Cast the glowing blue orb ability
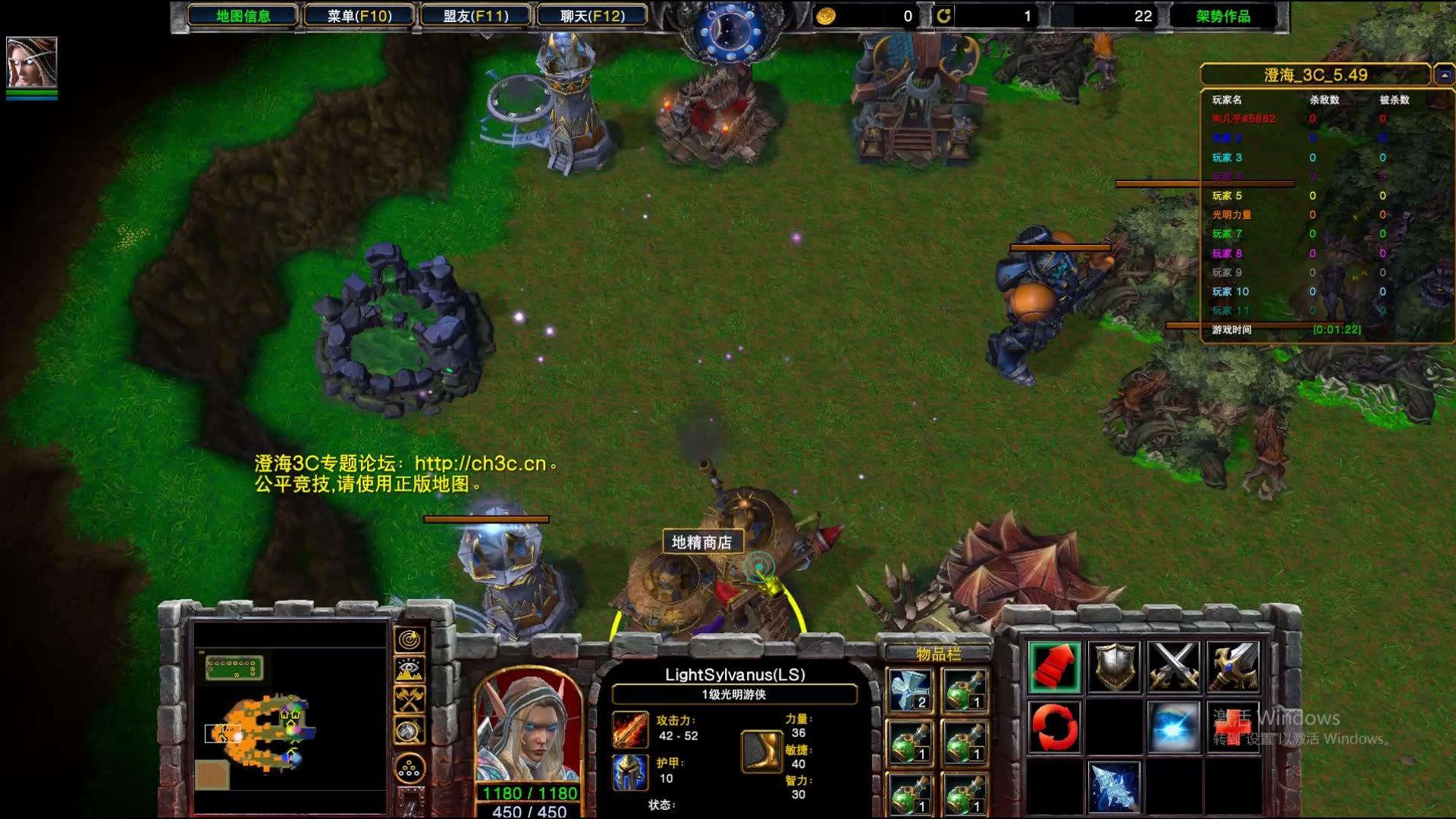Viewport: 1456px width, 819px height. (x=1173, y=726)
